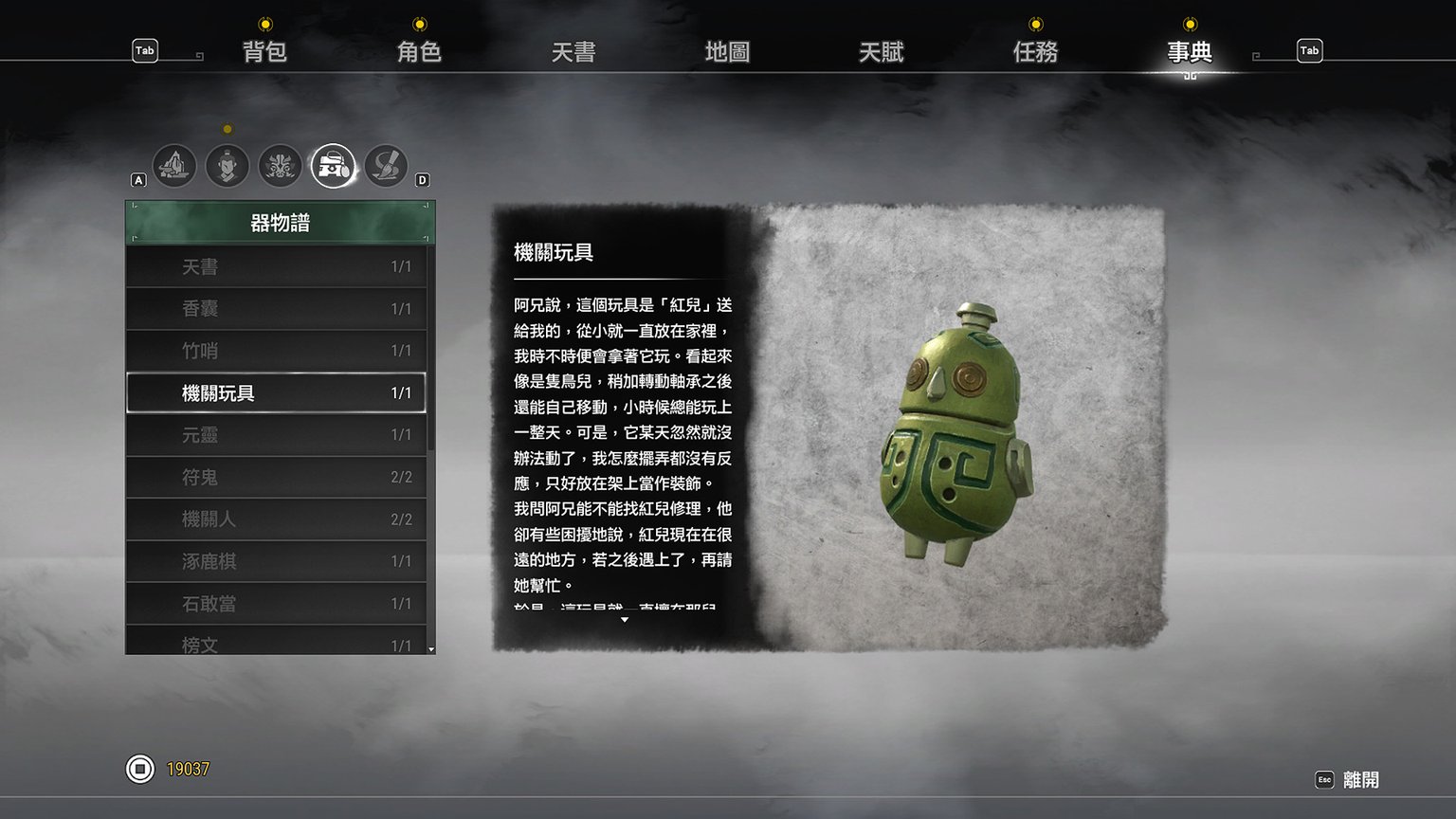Select the demon-face monsters category icon
Viewport: 1456px width, 819px height.
click(280, 166)
